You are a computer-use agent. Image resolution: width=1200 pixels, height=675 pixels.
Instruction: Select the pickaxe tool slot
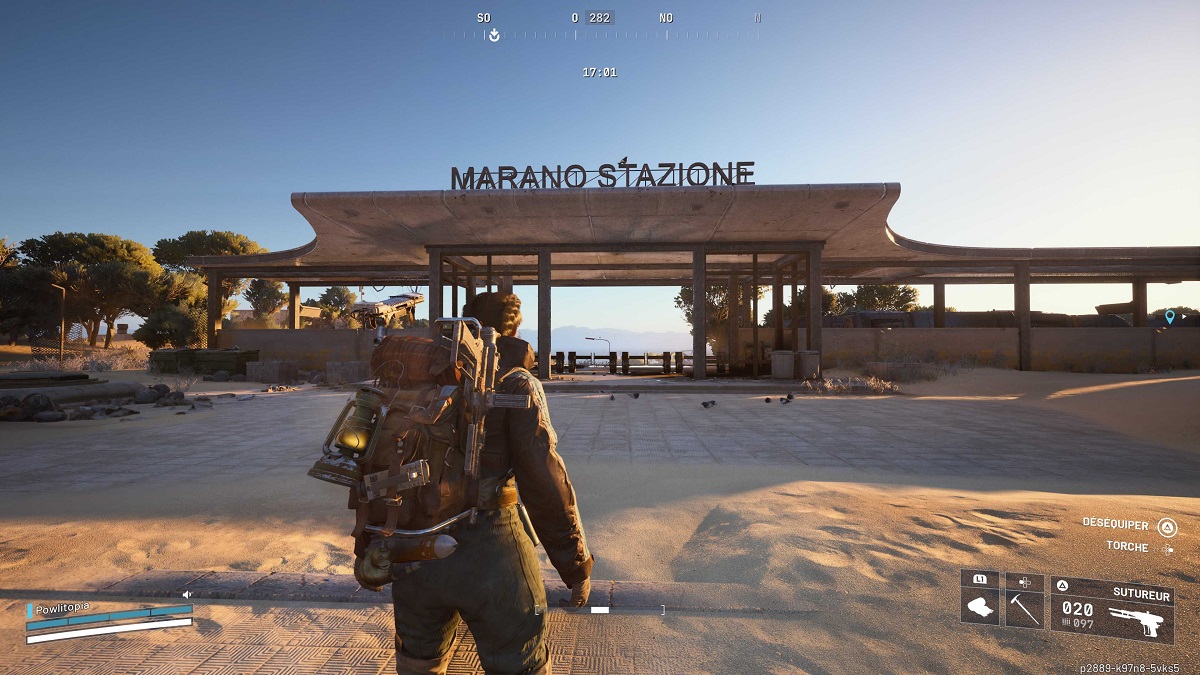[x=1025, y=608]
